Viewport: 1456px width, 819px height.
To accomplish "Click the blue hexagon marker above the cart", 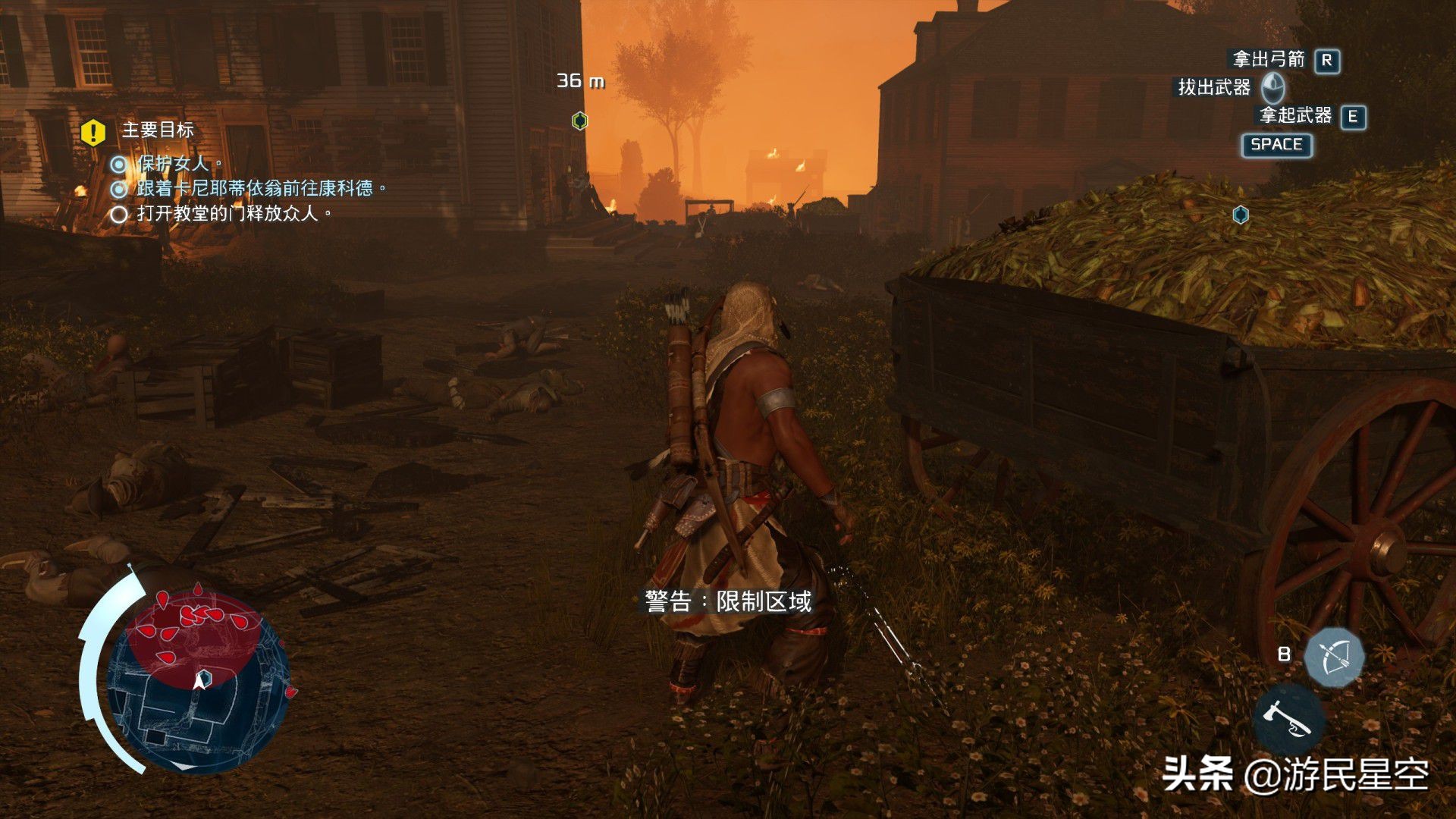I will pyautogui.click(x=1241, y=215).
